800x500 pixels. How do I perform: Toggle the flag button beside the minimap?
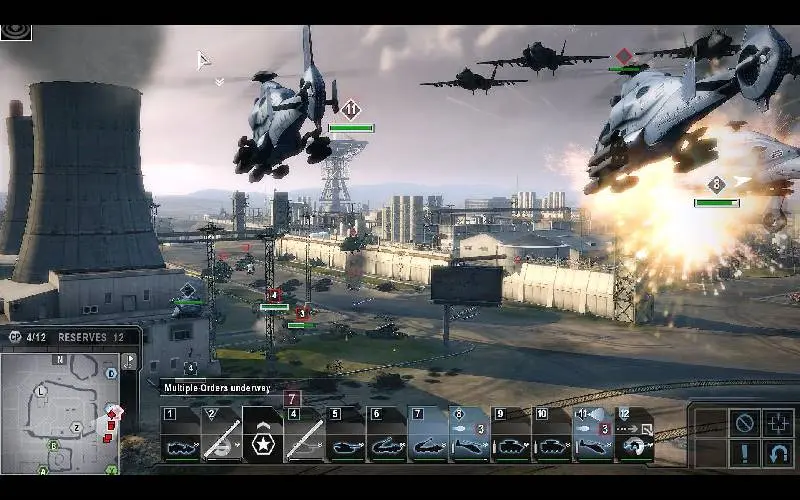[129, 360]
